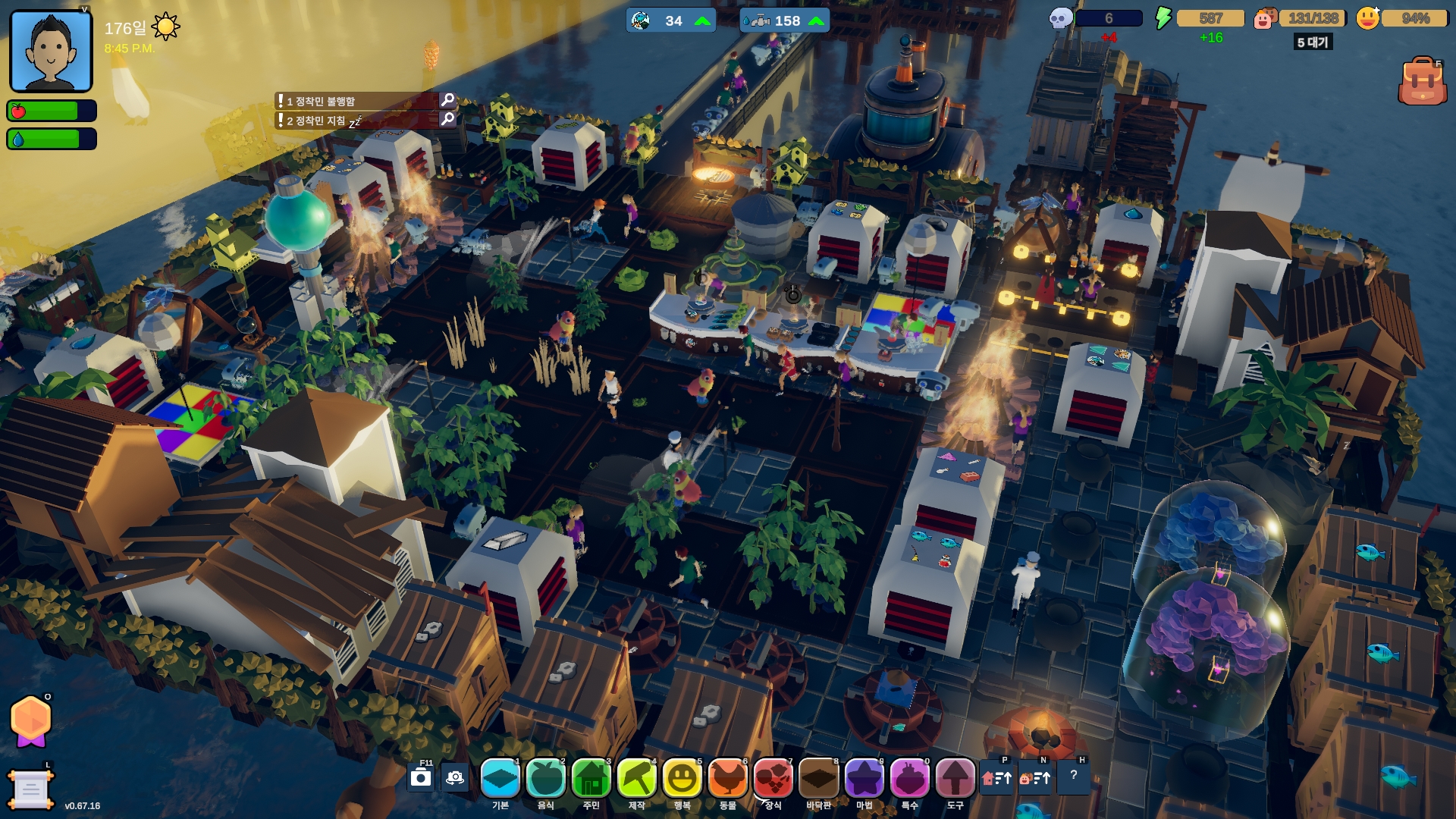Locate the two tired settlers via magnifier
Screen dimensions: 1456x819
(447, 119)
